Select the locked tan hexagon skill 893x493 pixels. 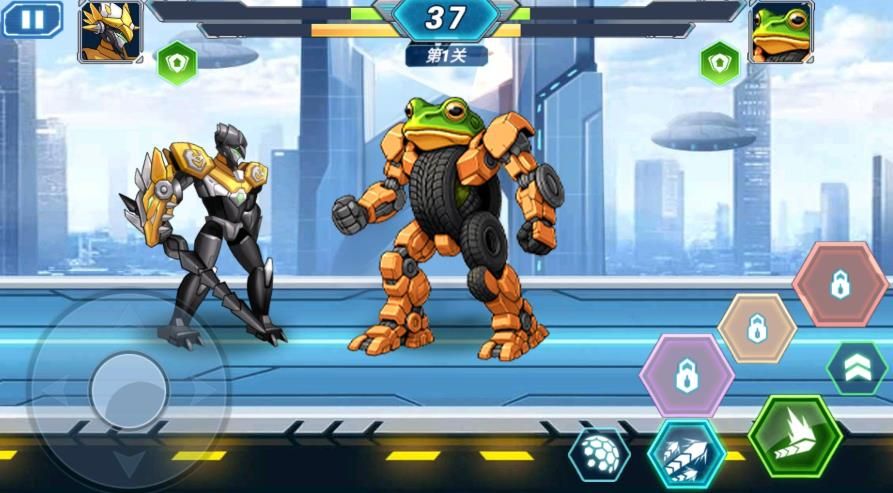tap(757, 328)
